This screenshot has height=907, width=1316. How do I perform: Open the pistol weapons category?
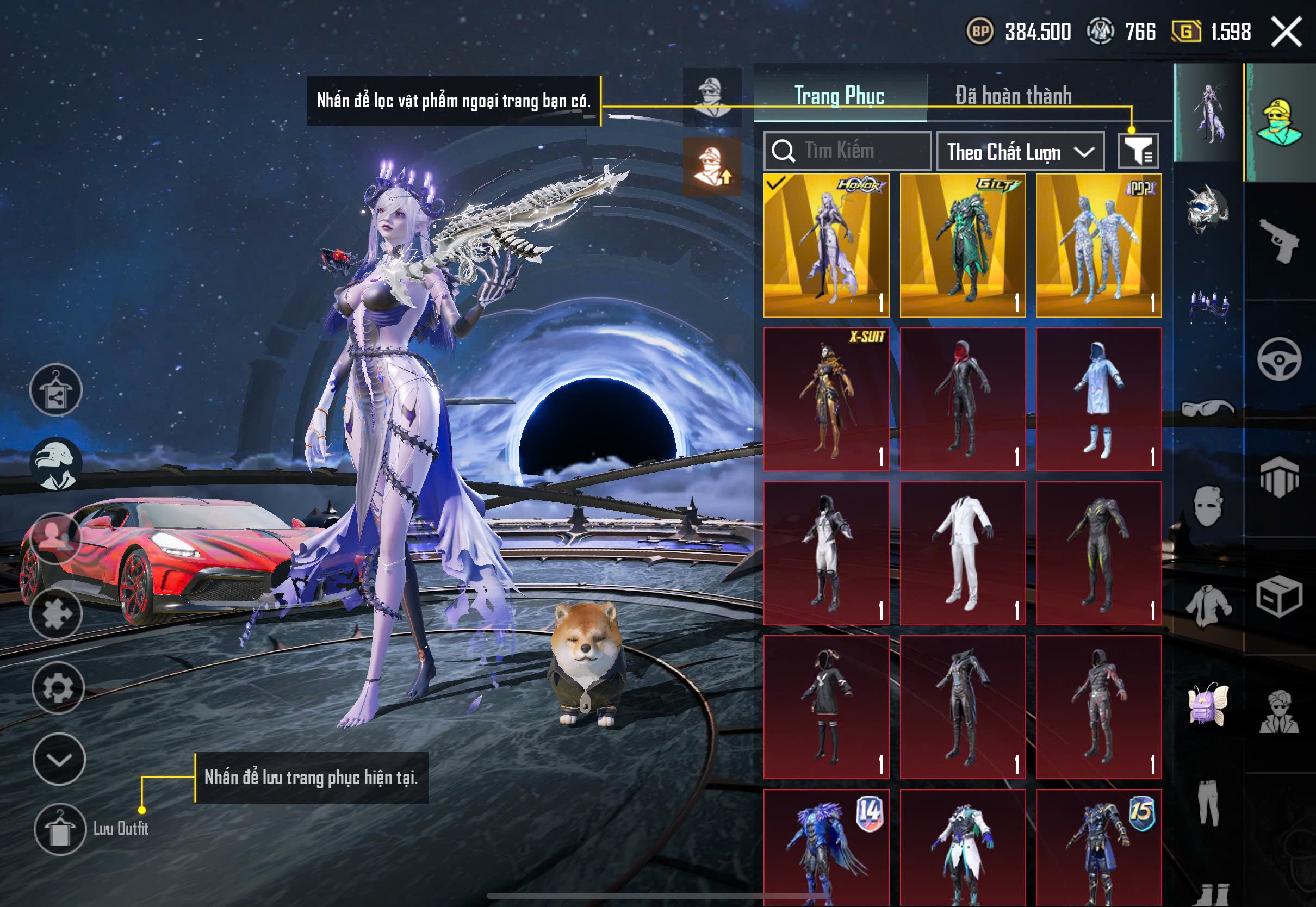(x=1279, y=241)
